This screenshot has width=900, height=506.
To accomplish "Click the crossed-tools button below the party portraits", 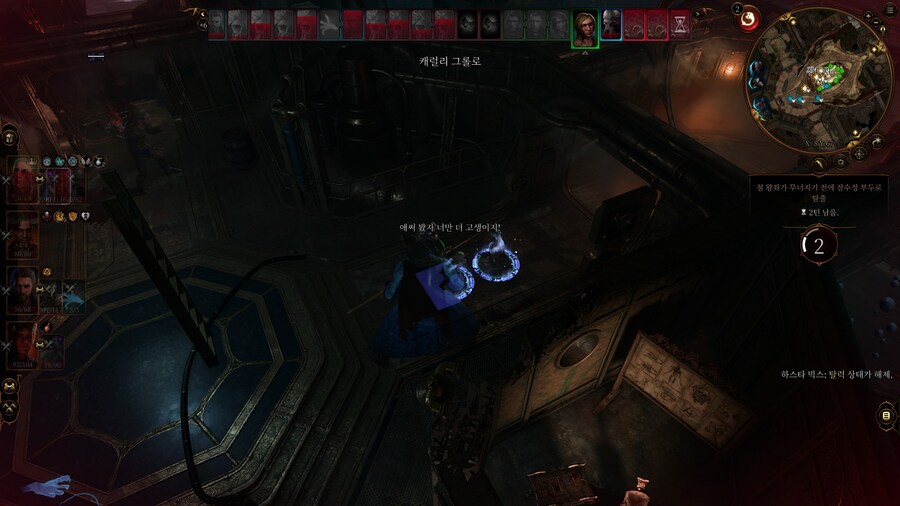I will coord(9,407).
